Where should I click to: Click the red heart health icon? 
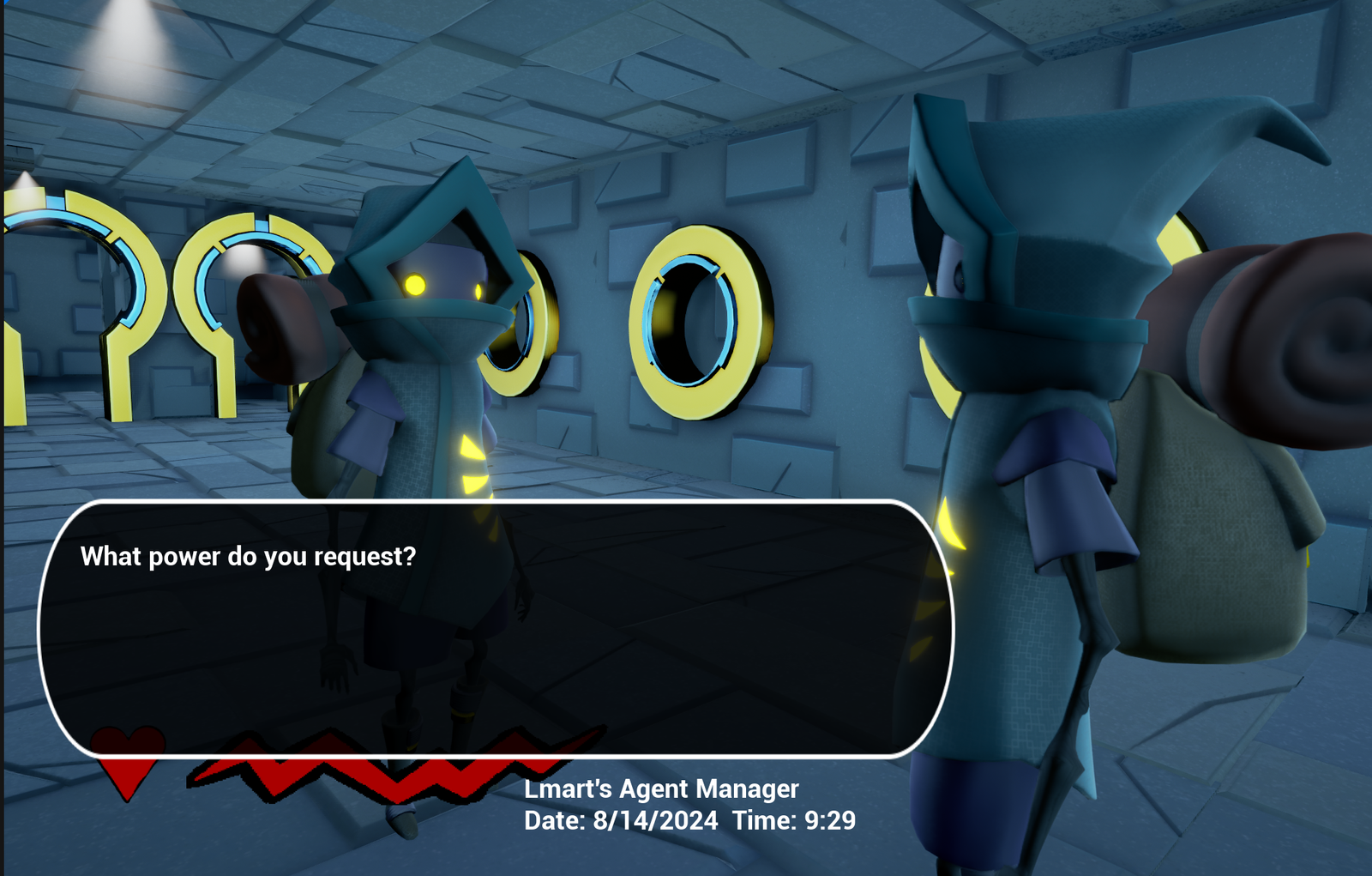click(x=127, y=760)
